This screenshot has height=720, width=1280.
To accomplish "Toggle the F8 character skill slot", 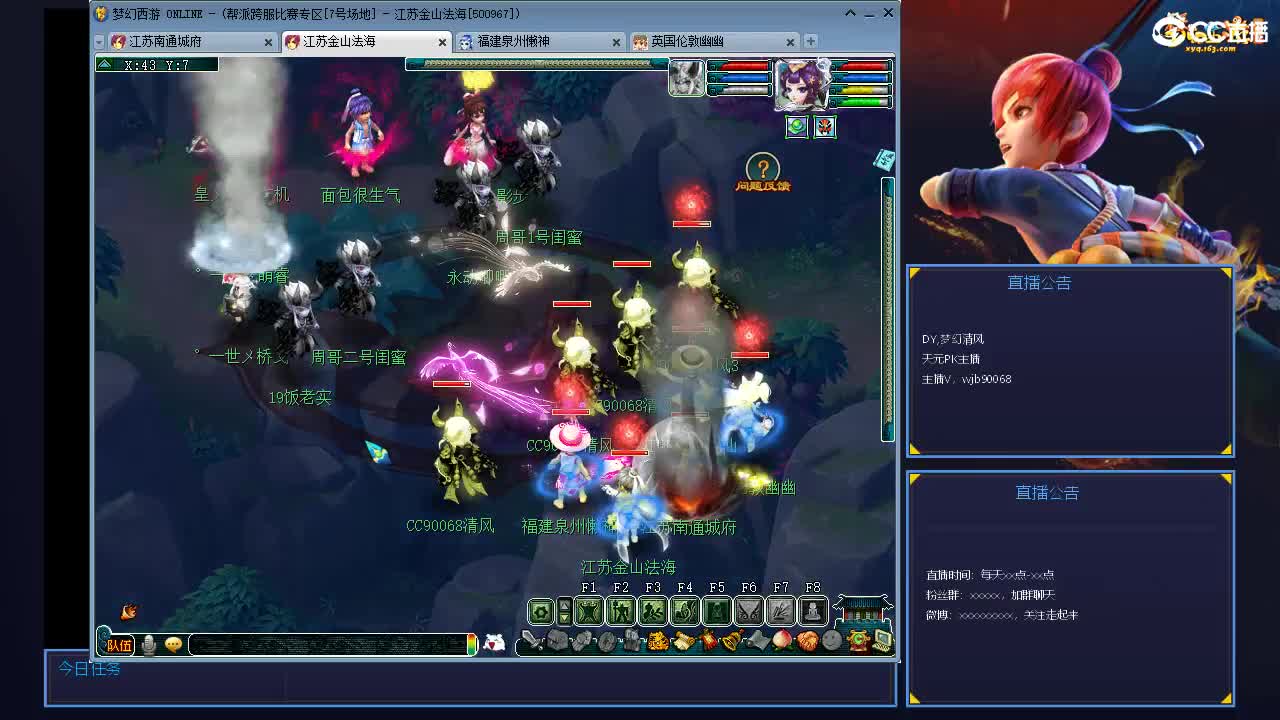I will 813,610.
